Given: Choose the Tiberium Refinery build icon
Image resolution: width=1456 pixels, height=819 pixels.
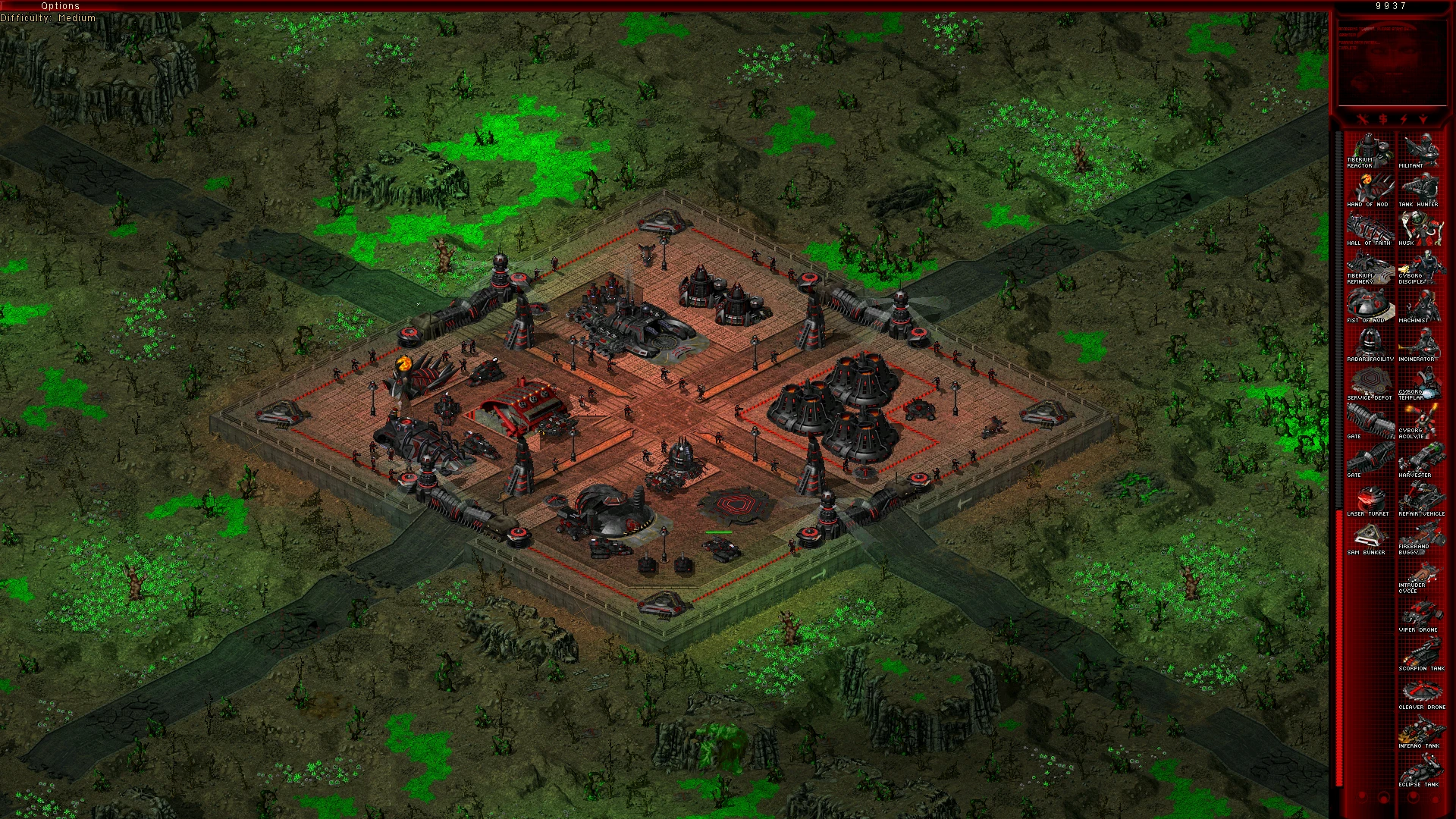Looking at the screenshot, I should [x=1370, y=267].
